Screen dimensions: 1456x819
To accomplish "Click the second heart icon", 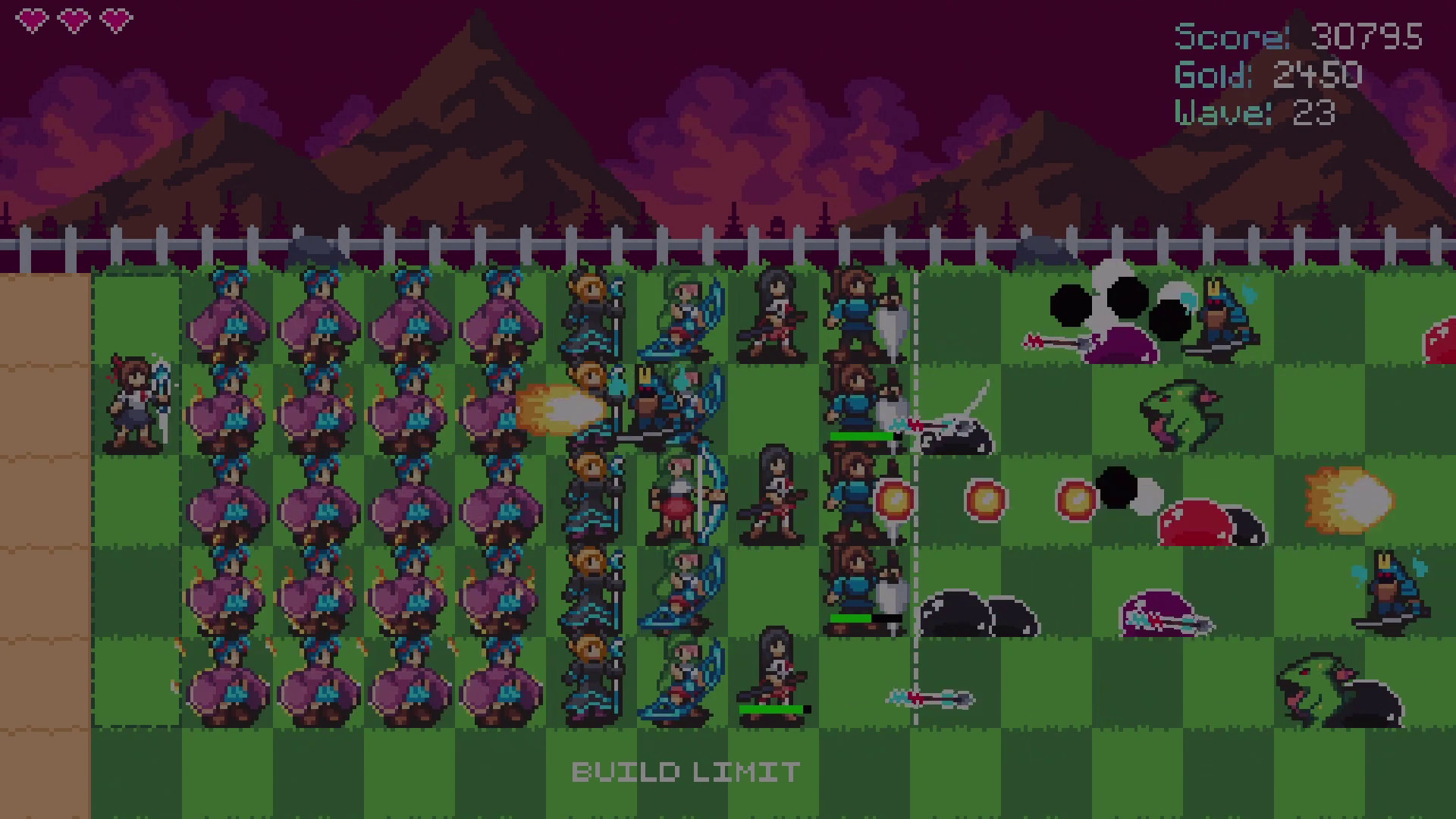I will [x=74, y=19].
